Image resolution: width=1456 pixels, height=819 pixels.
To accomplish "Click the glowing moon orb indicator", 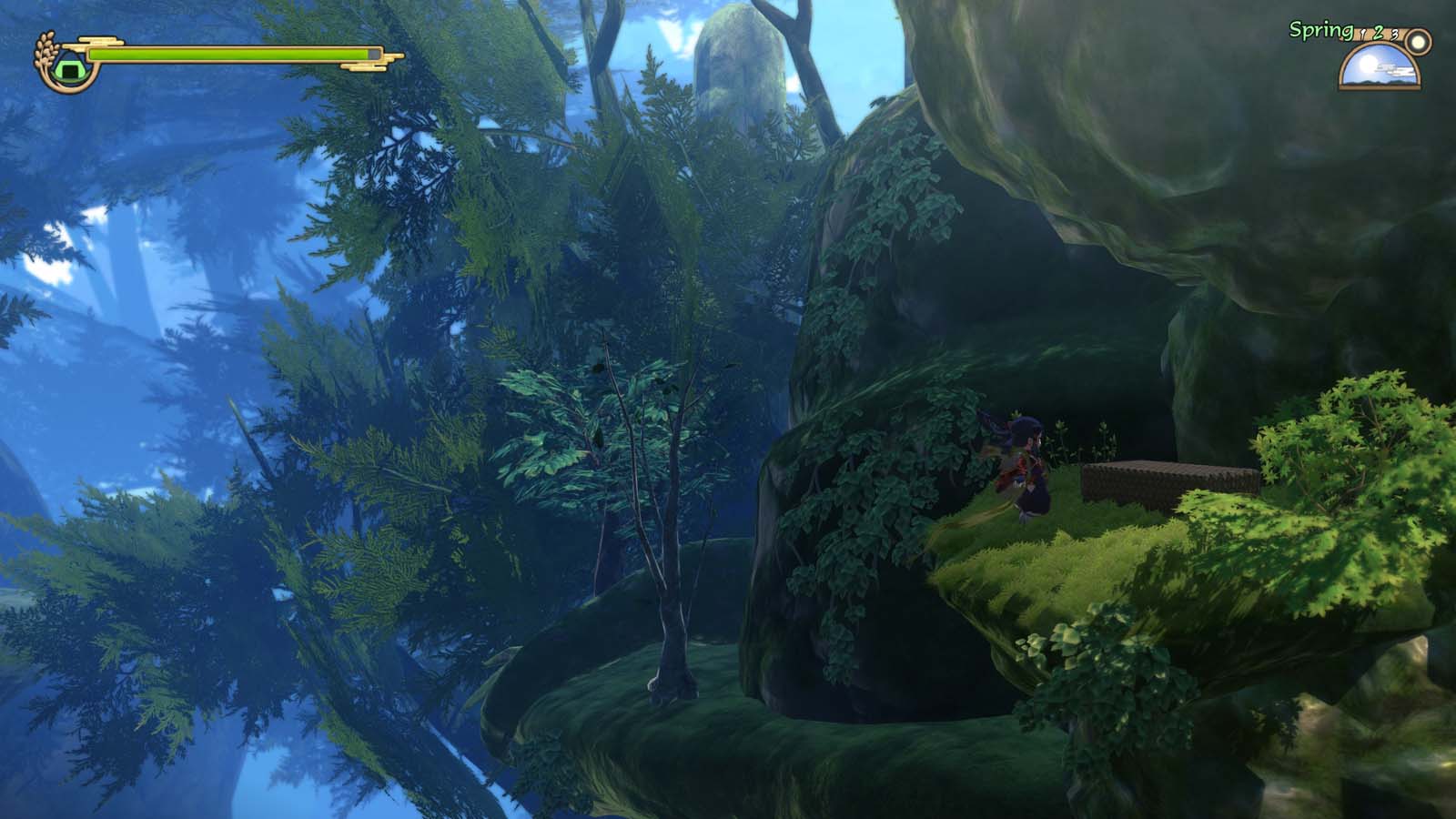I will tap(1417, 42).
